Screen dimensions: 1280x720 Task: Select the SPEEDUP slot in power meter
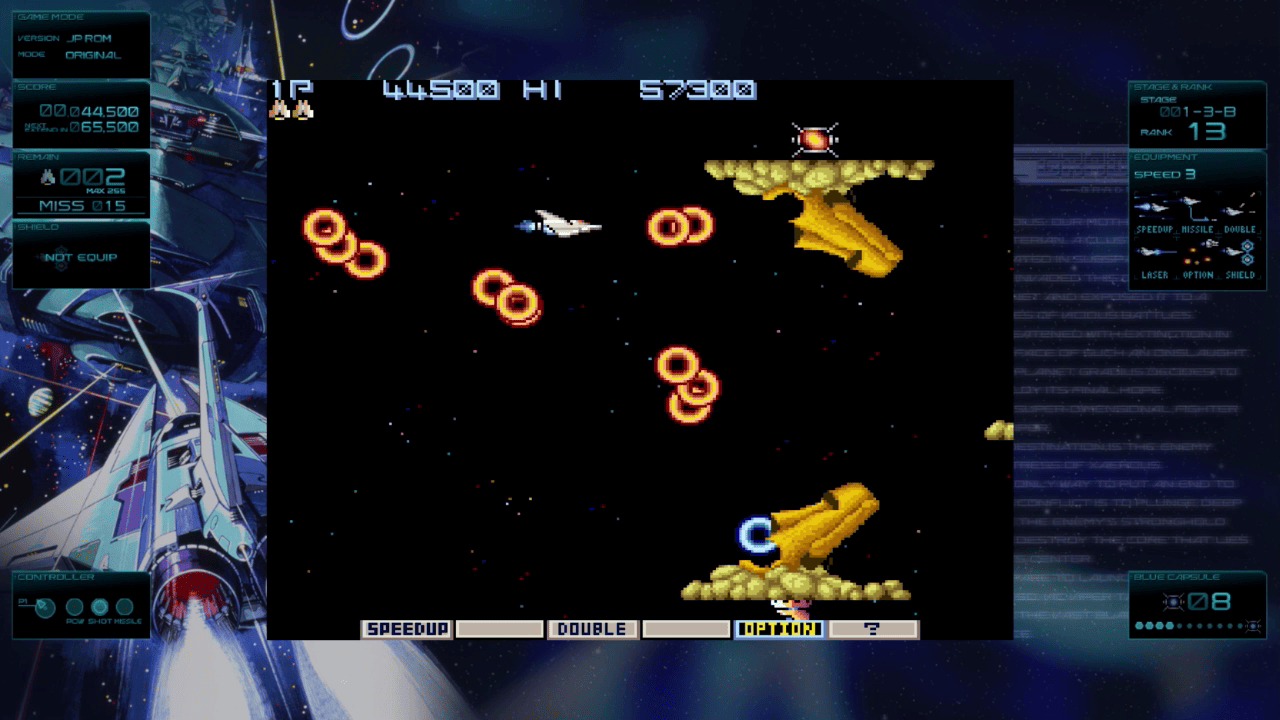[406, 629]
